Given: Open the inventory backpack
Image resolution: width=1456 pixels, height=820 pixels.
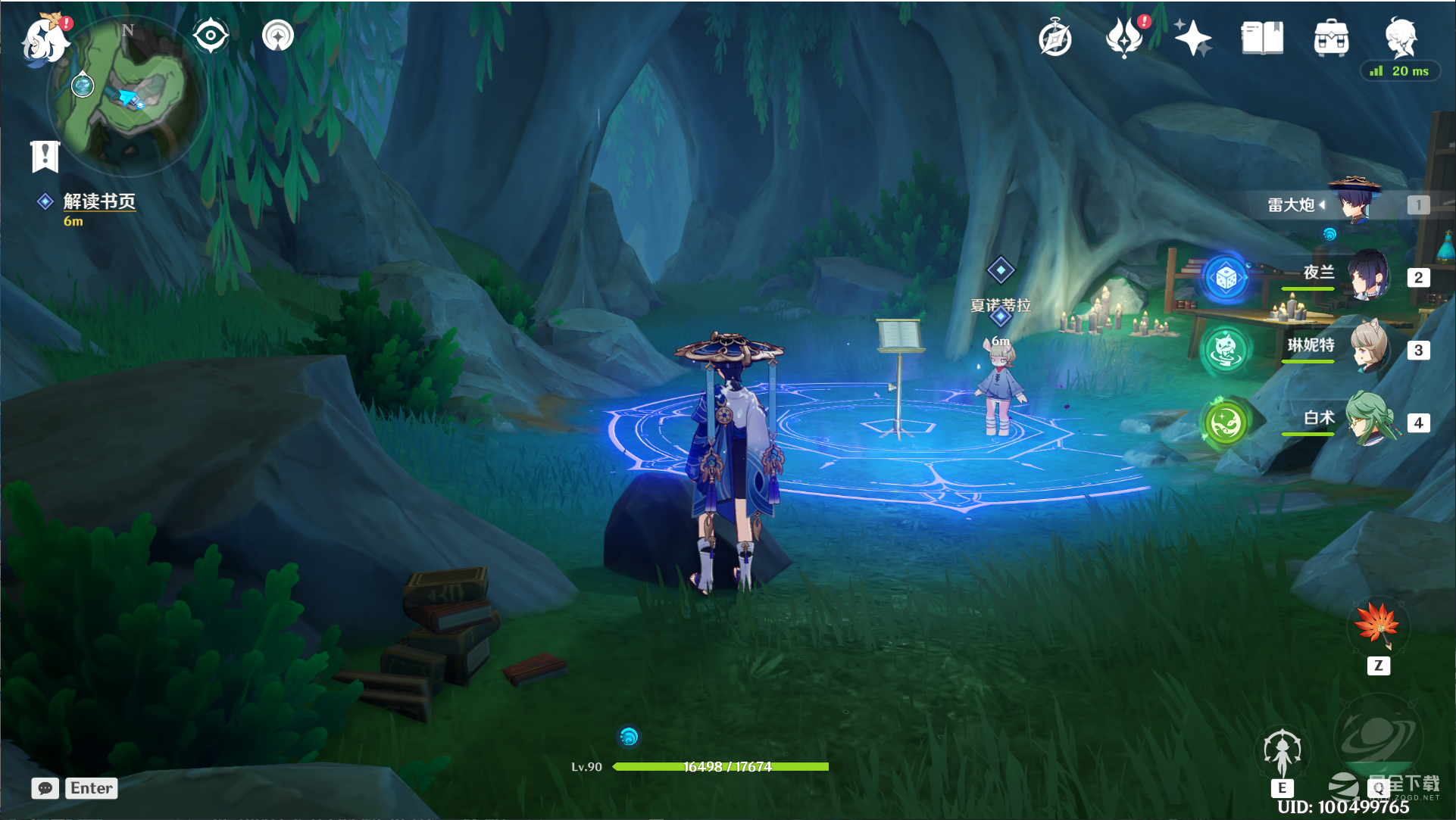Looking at the screenshot, I should [x=1331, y=38].
